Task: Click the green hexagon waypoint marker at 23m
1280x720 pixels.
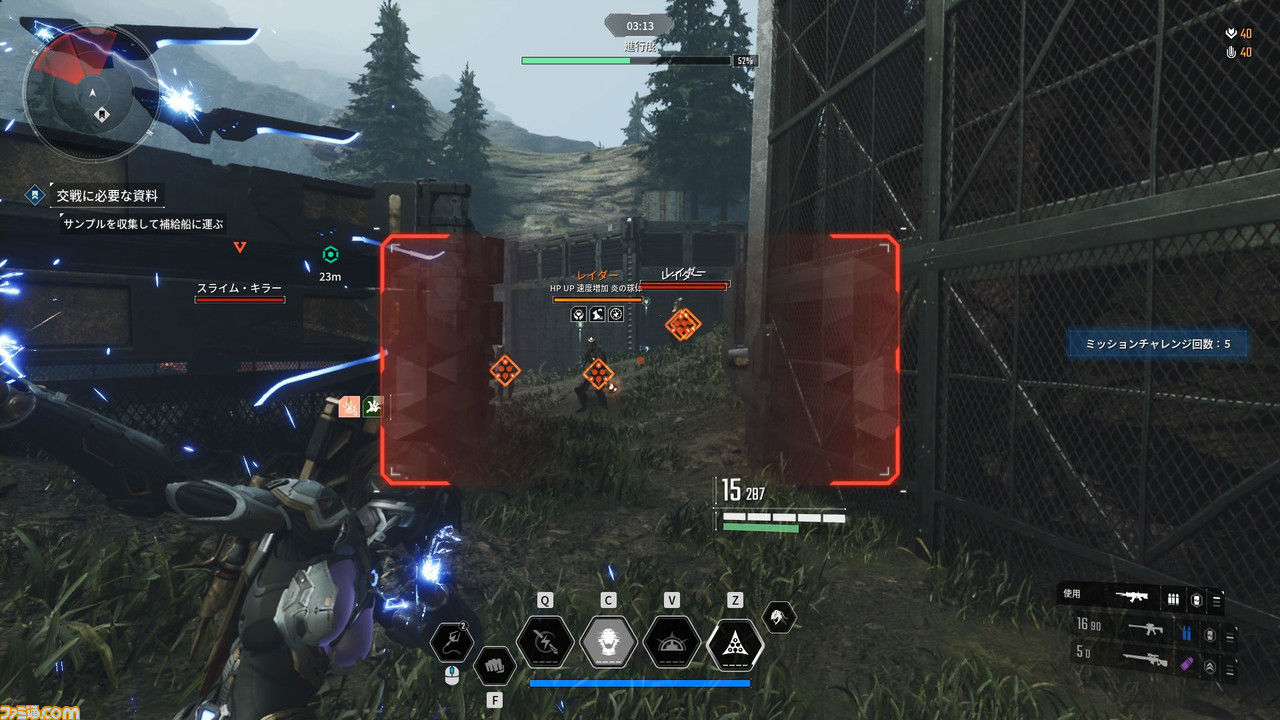Action: coord(330,255)
